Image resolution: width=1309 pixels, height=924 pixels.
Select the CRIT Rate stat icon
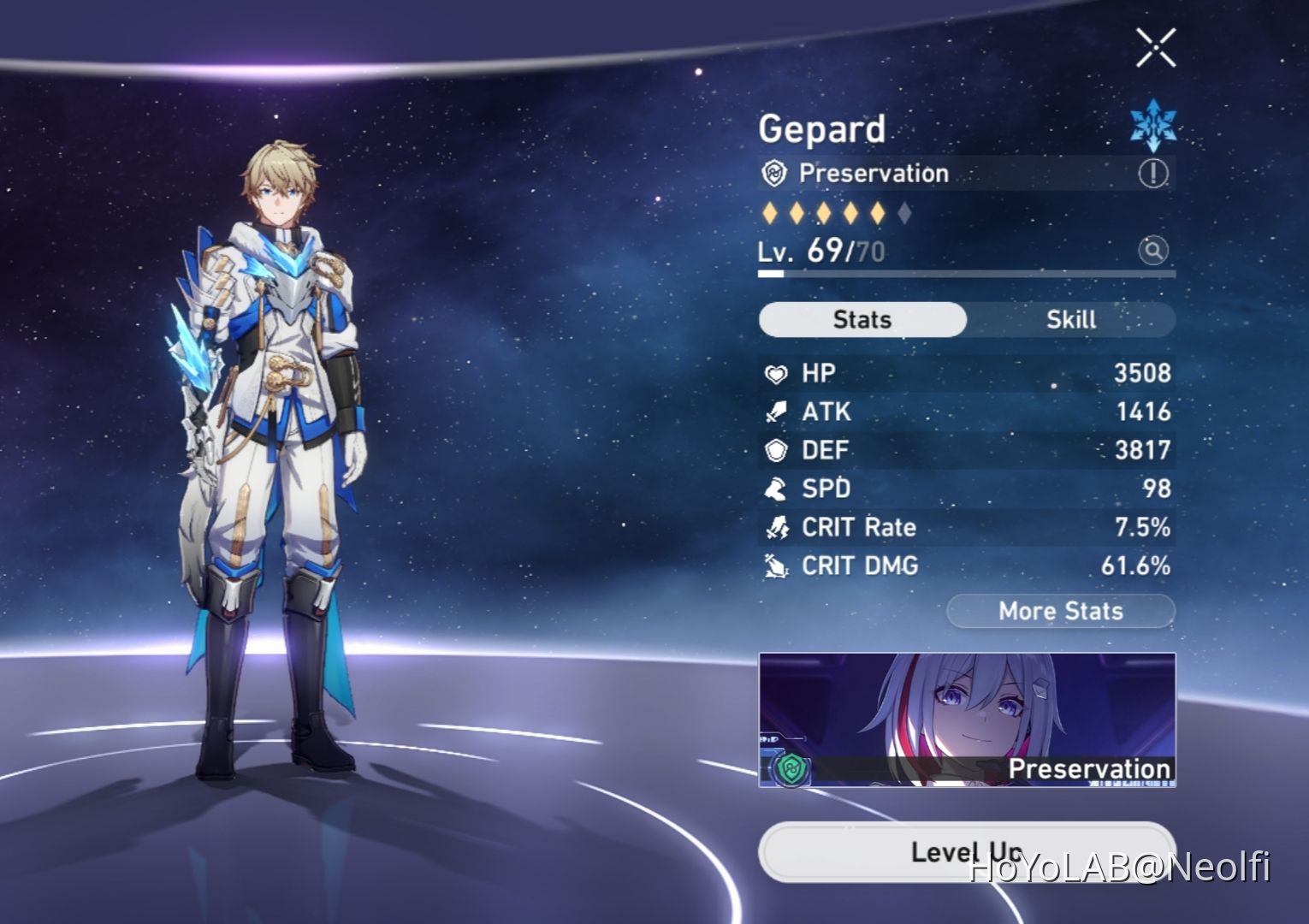pos(776,527)
